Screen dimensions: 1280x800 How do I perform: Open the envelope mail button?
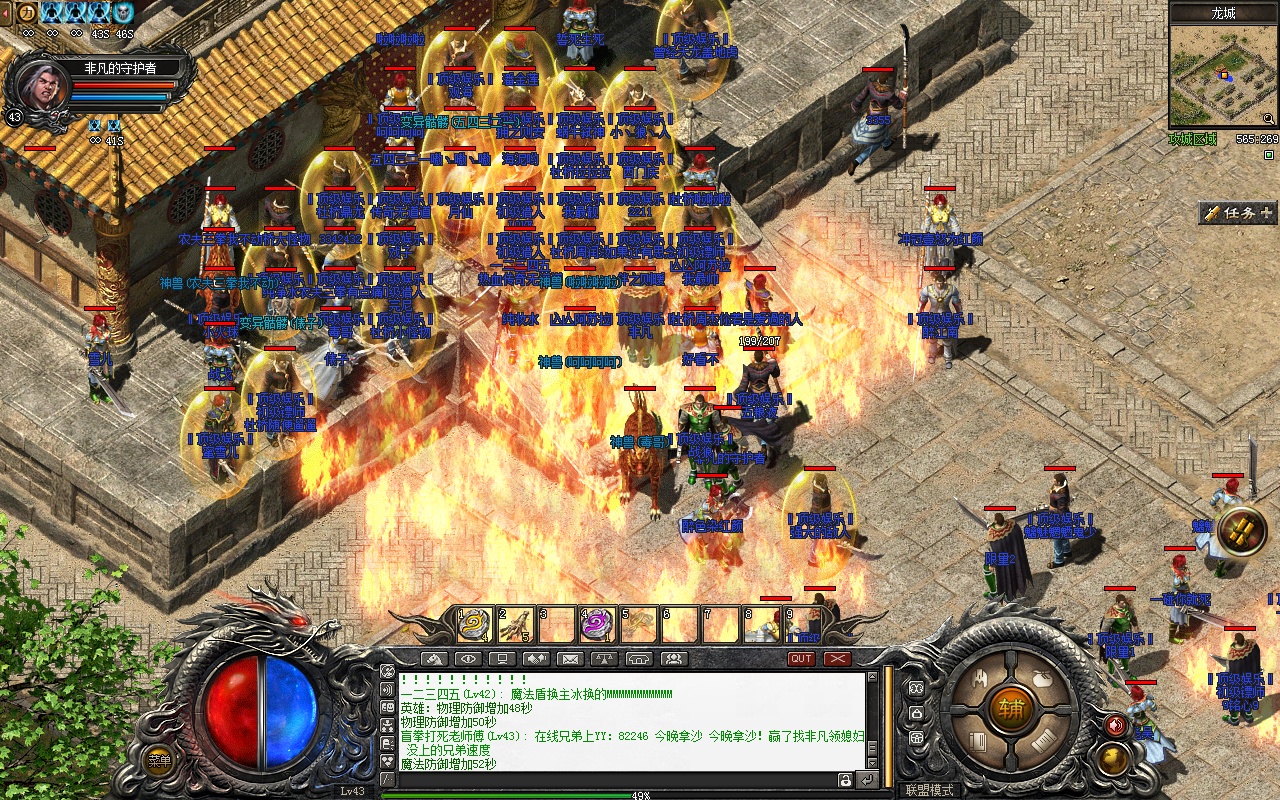point(569,659)
